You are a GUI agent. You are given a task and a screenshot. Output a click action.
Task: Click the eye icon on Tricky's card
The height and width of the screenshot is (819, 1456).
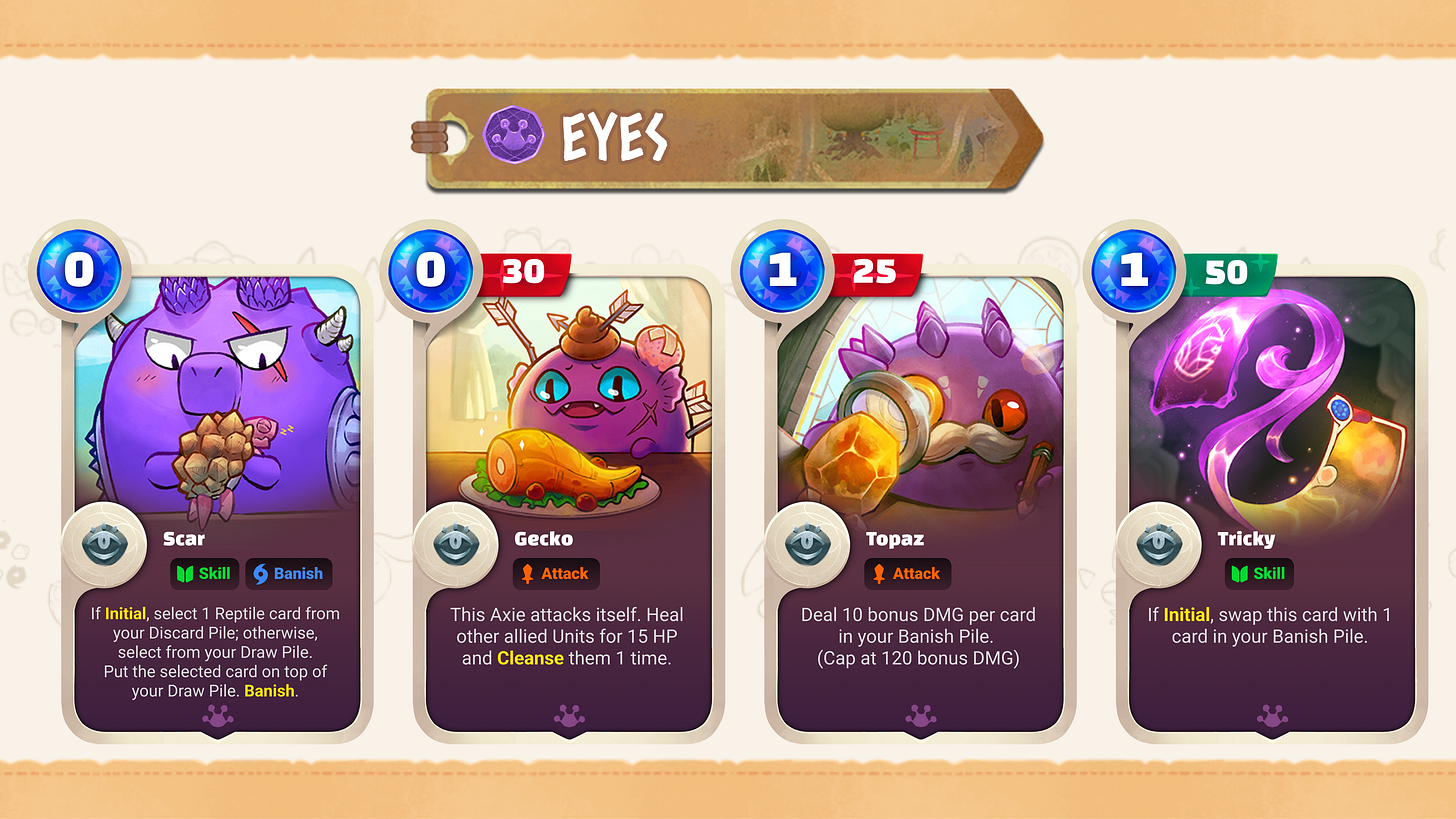click(1161, 544)
